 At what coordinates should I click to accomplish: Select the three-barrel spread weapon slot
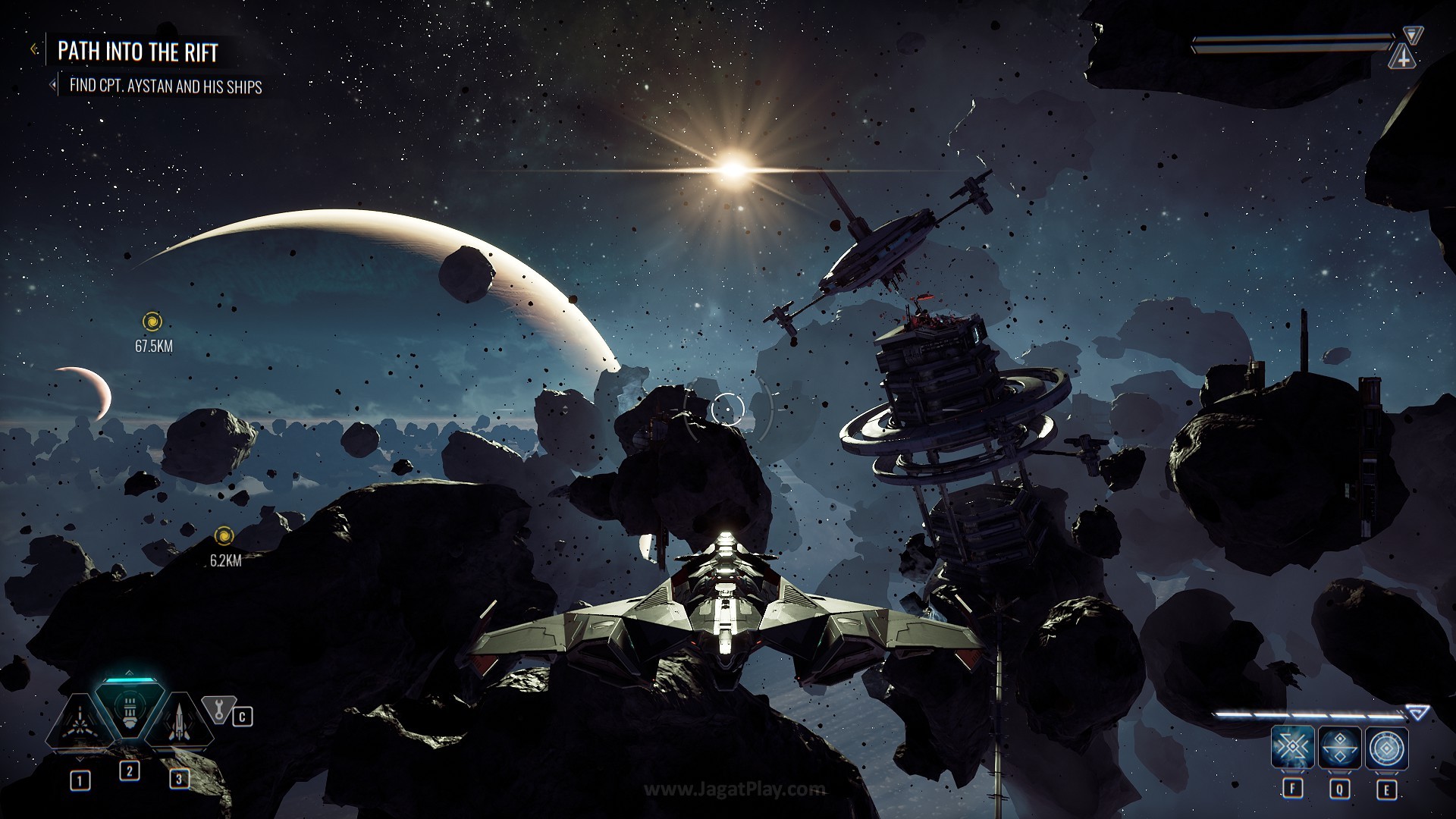[x=79, y=723]
